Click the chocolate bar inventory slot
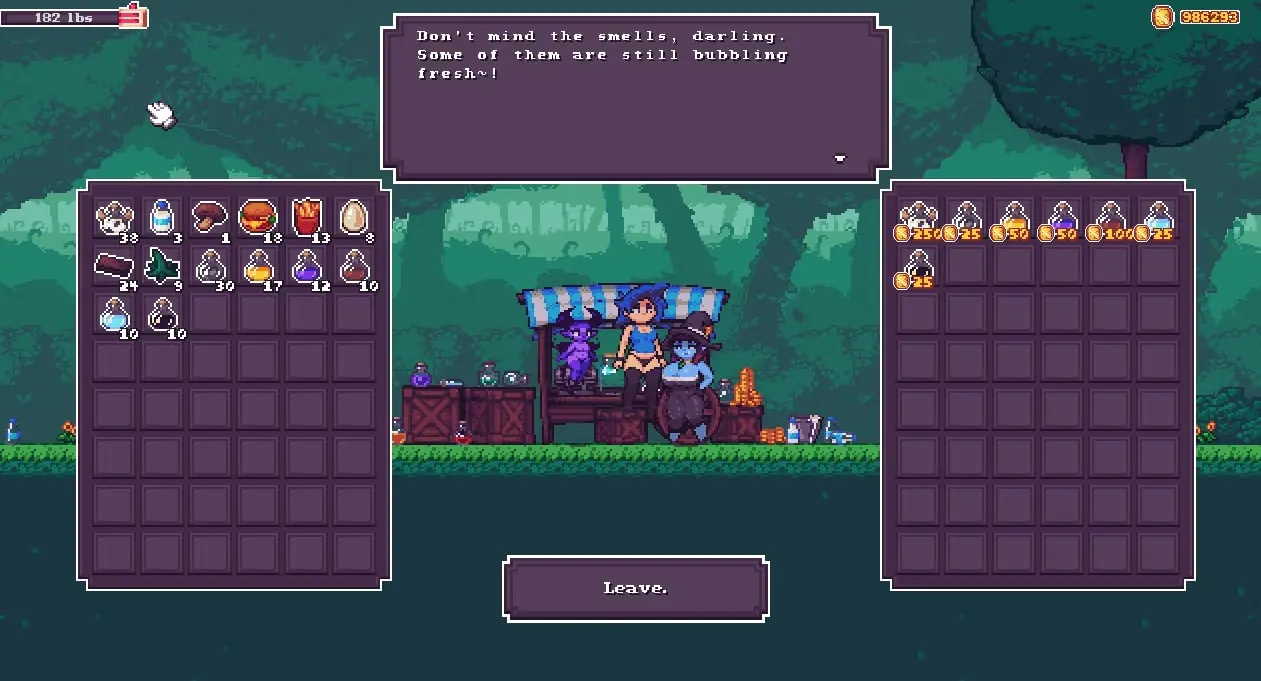This screenshot has height=681, width=1261. [x=114, y=266]
